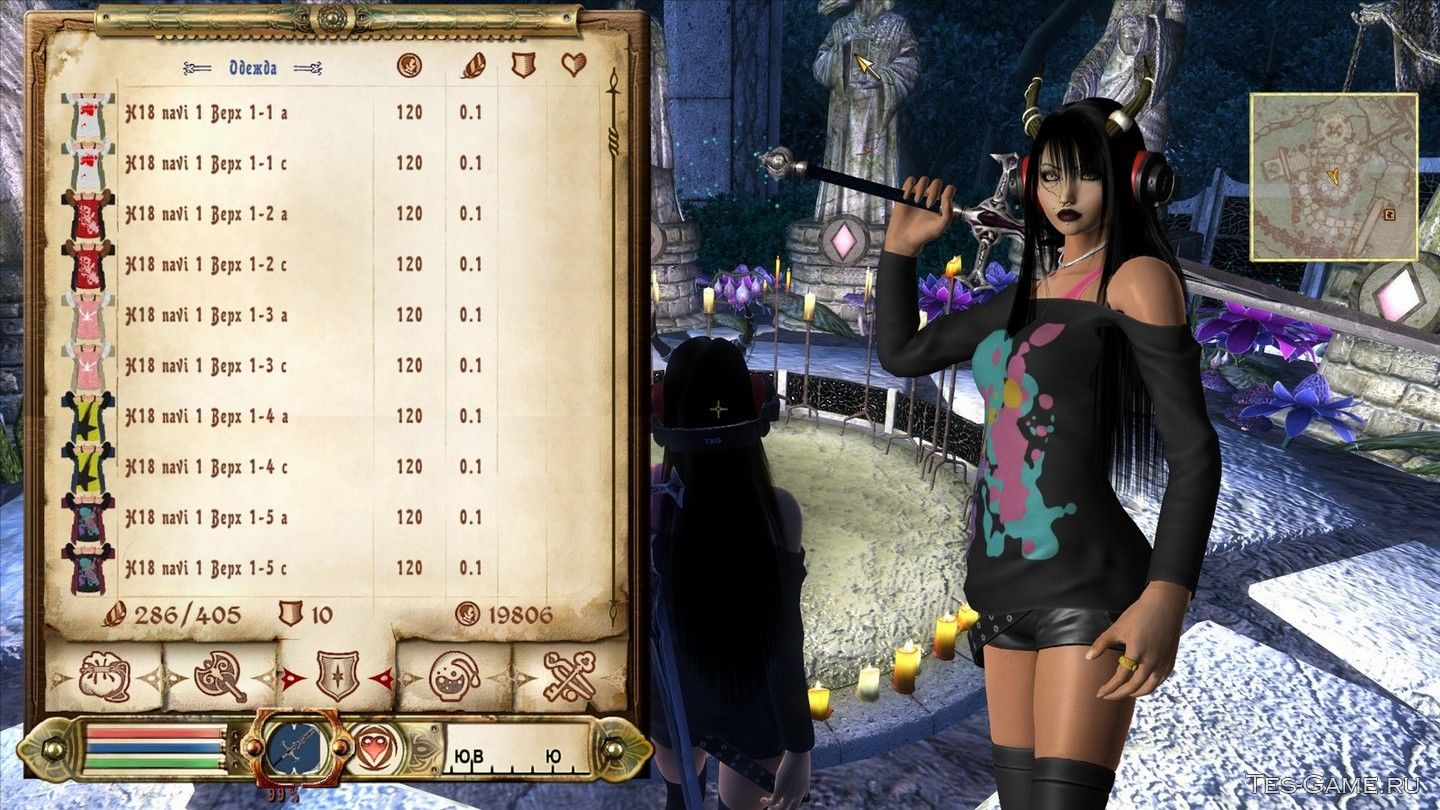The width and height of the screenshot is (1440, 810).
Task: Select the H18 navi 1 Верх 1-5 c row
Action: (x=205, y=568)
